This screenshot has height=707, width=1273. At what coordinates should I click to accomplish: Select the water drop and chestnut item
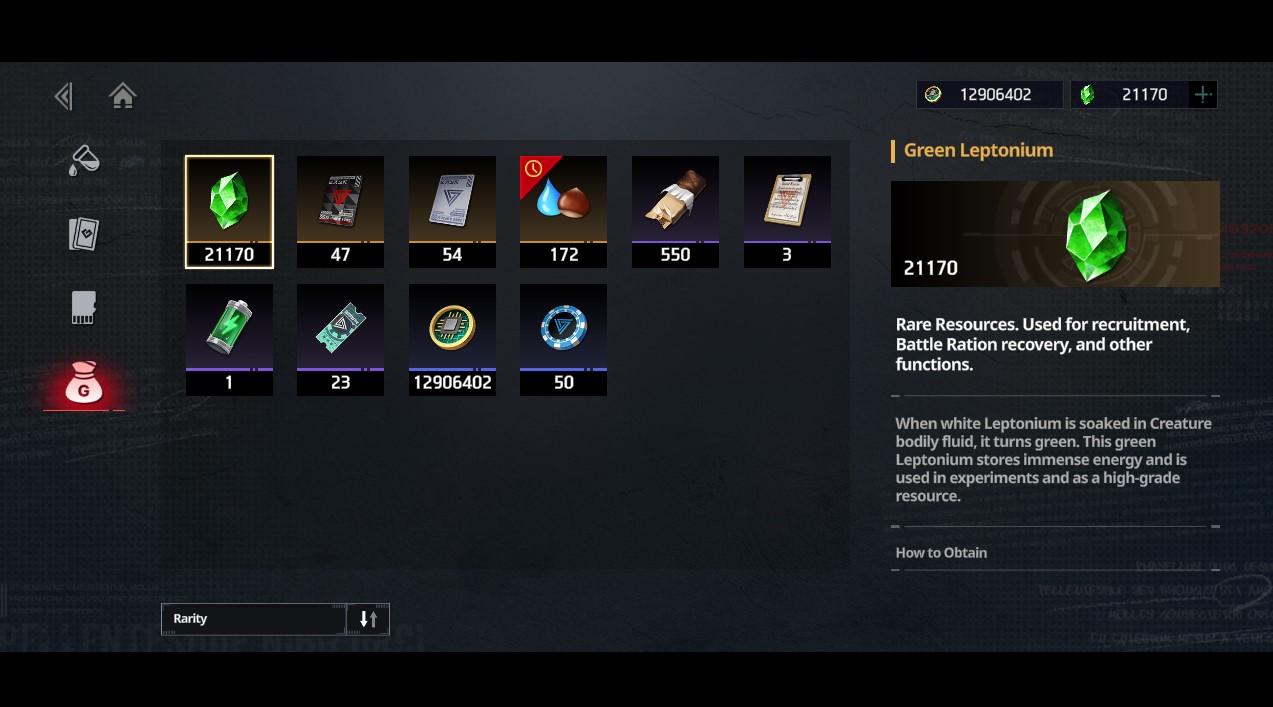click(x=563, y=211)
